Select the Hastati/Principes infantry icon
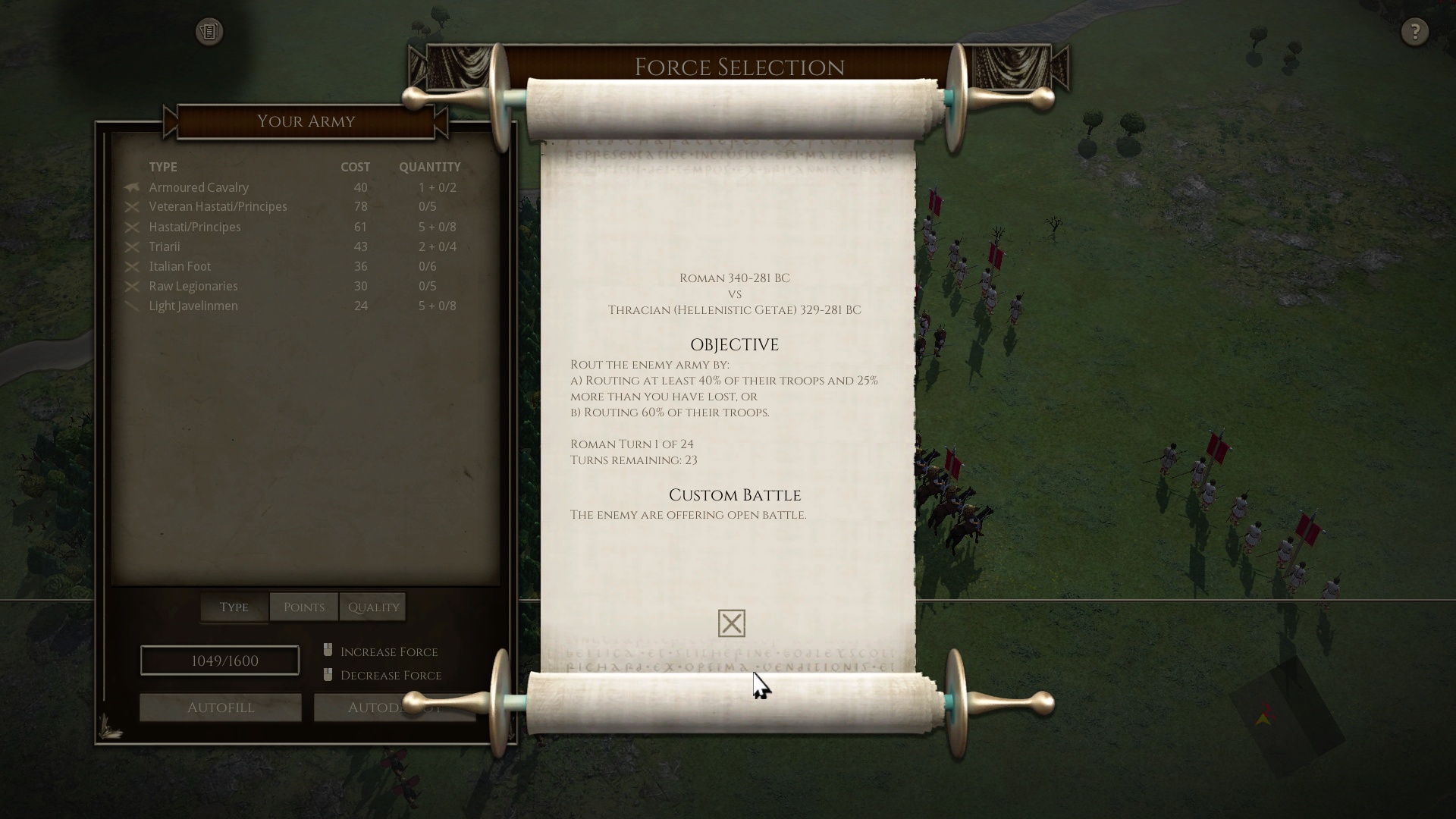 132,227
